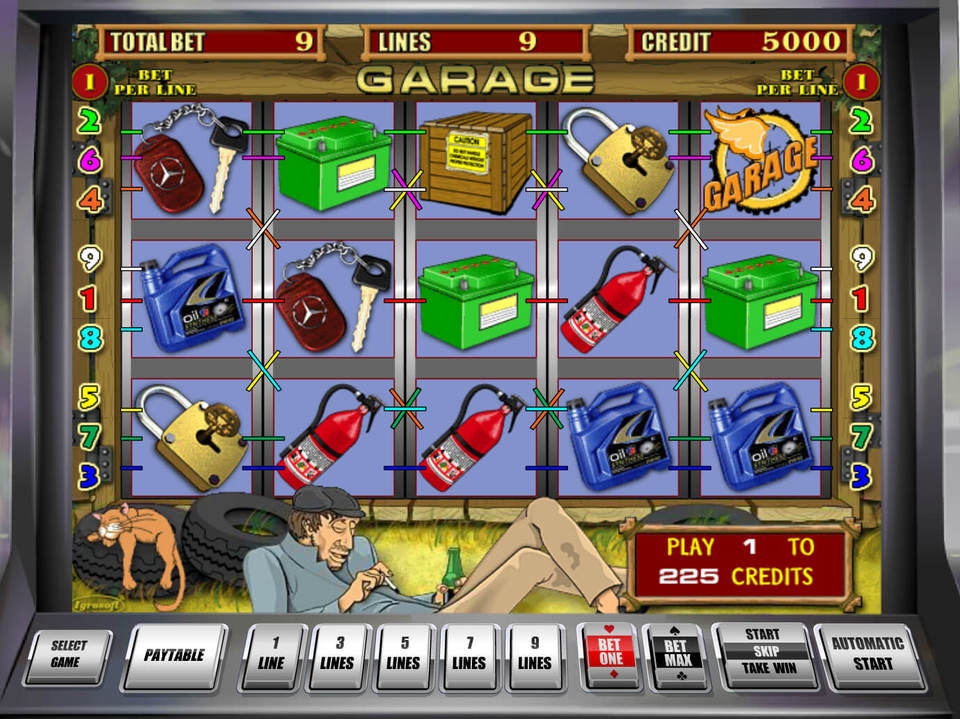Activate 7 Lines
Viewport: 960px width, 719px height.
tap(469, 656)
